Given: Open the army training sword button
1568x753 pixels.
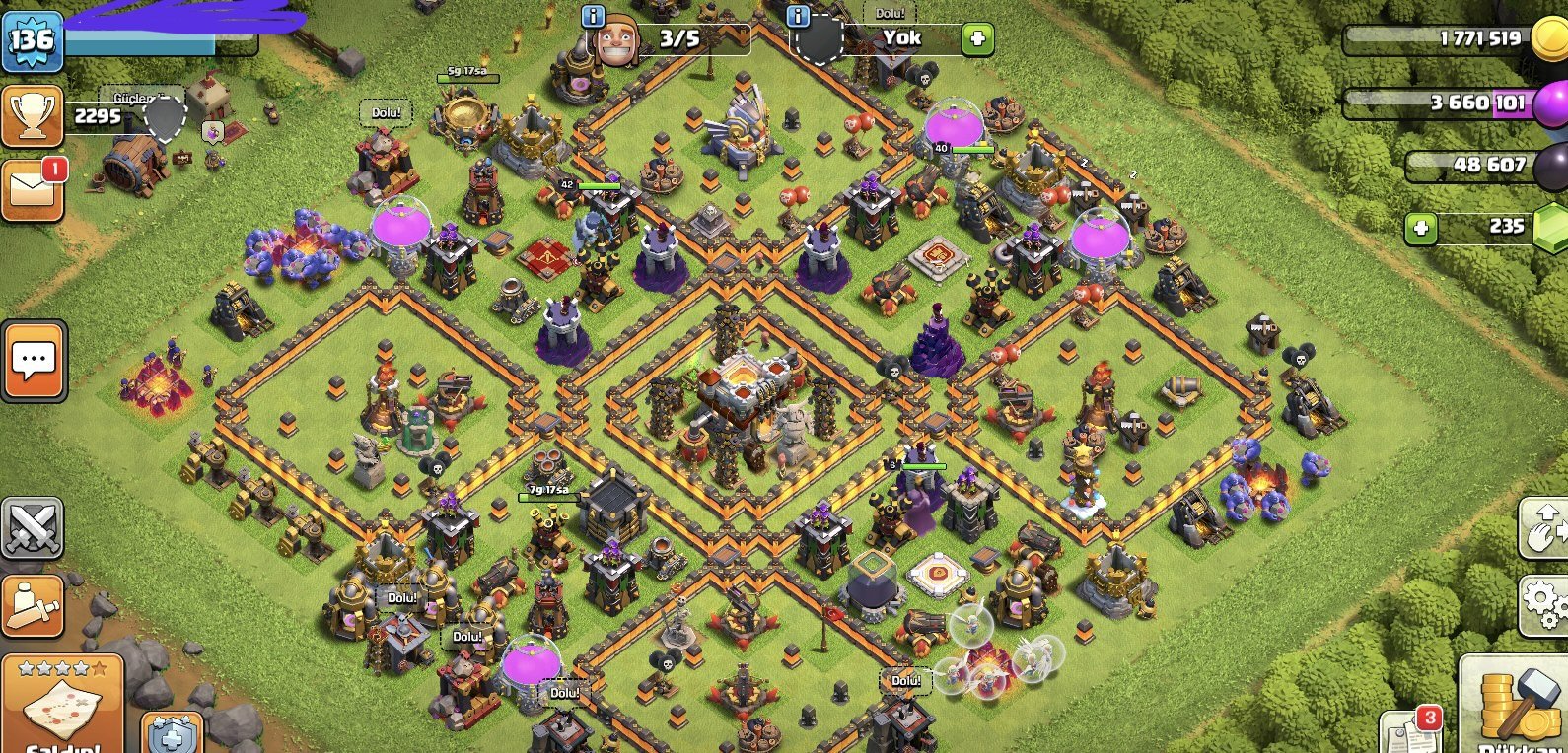Looking at the screenshot, I should pyautogui.click(x=32, y=604).
